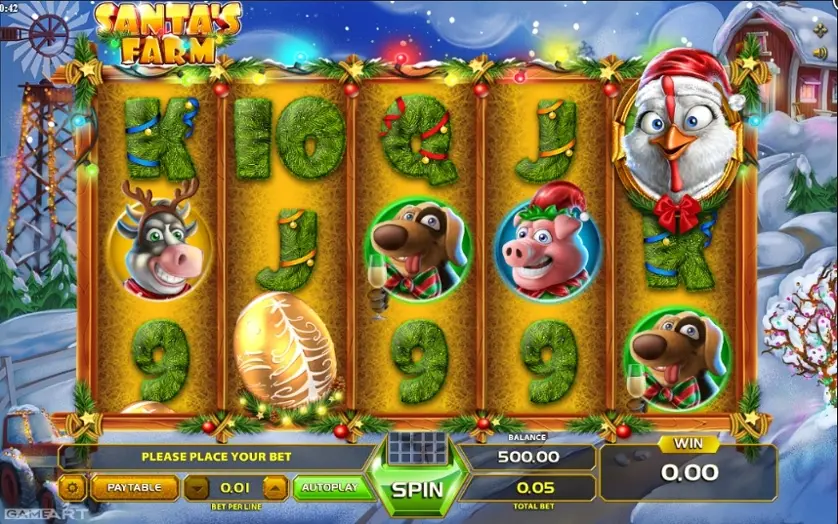Activate Autoplay
Viewport: 838px width, 524px height.
[327, 488]
